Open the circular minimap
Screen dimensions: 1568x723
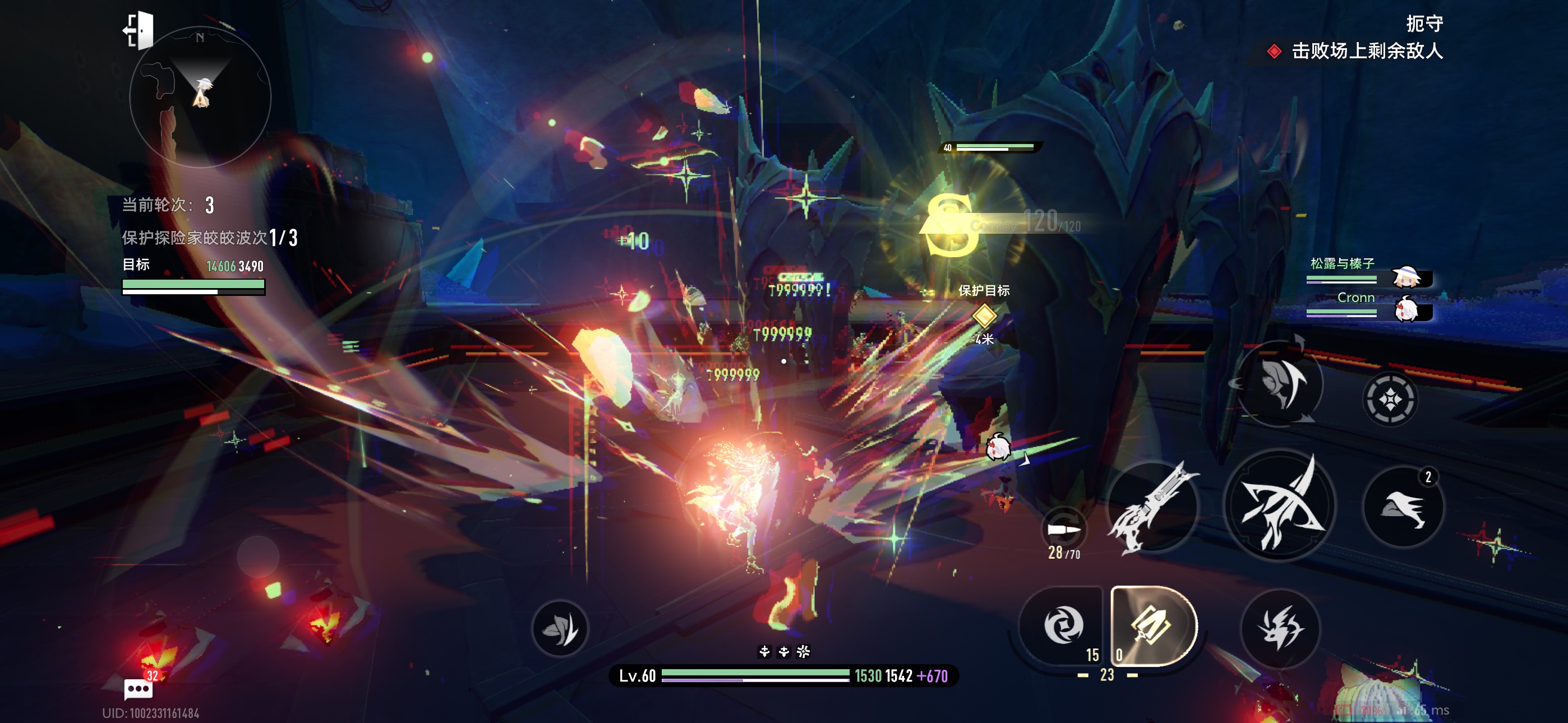click(200, 98)
